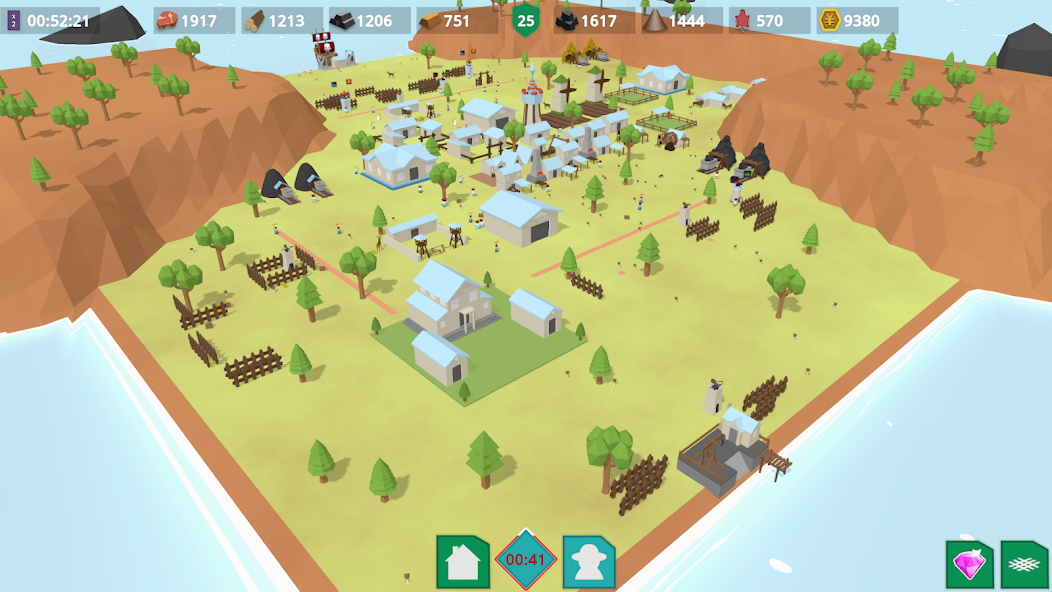Screen dimensions: 1052x592
Task: Open the villager menu with the hat figure
Action: pos(589,562)
